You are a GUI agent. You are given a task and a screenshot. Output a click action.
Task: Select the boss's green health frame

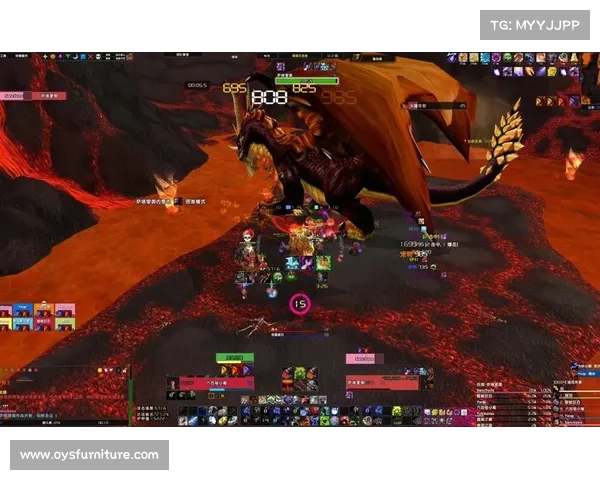click(x=307, y=80)
